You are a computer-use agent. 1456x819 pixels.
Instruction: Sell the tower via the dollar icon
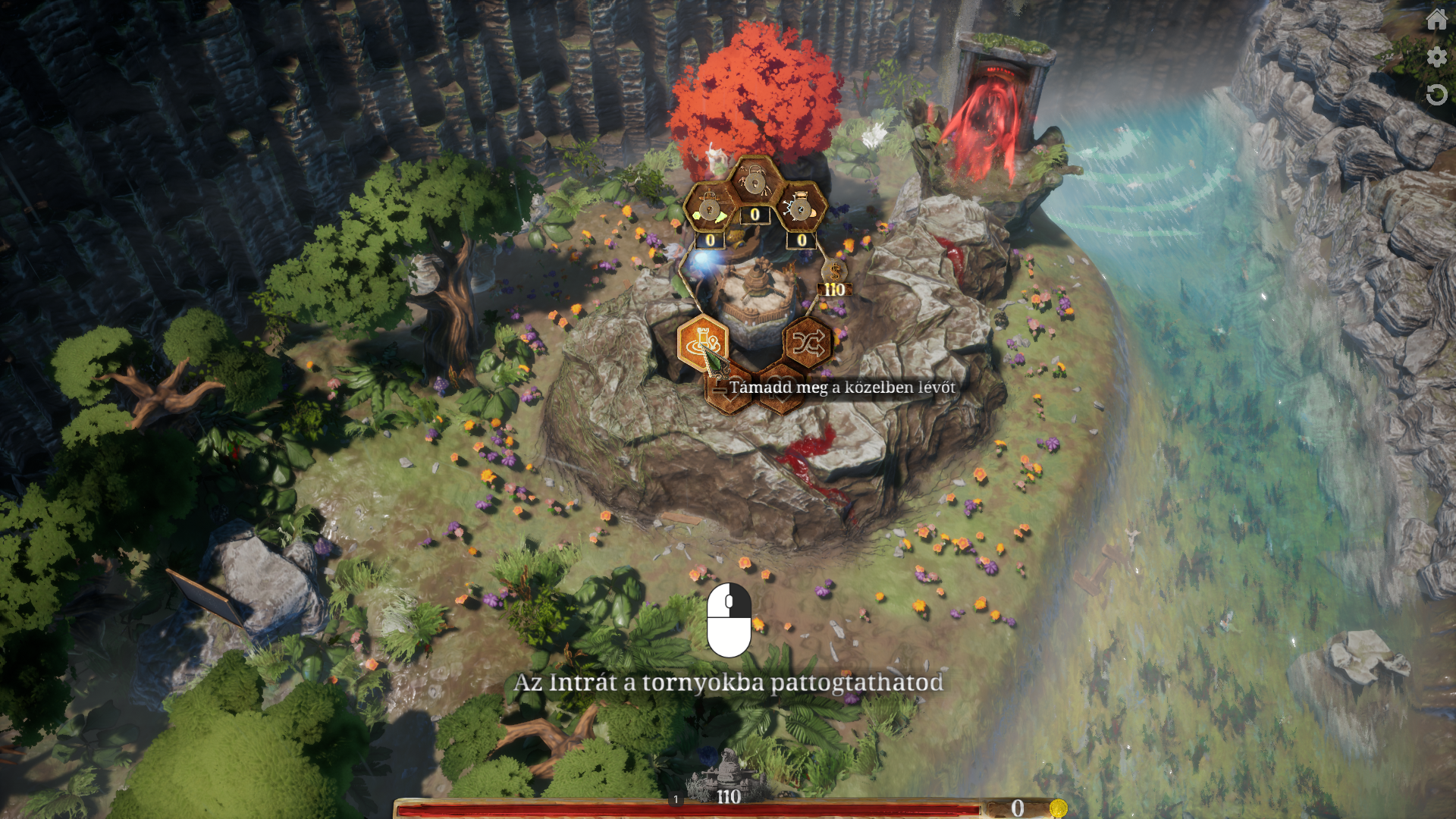(835, 271)
